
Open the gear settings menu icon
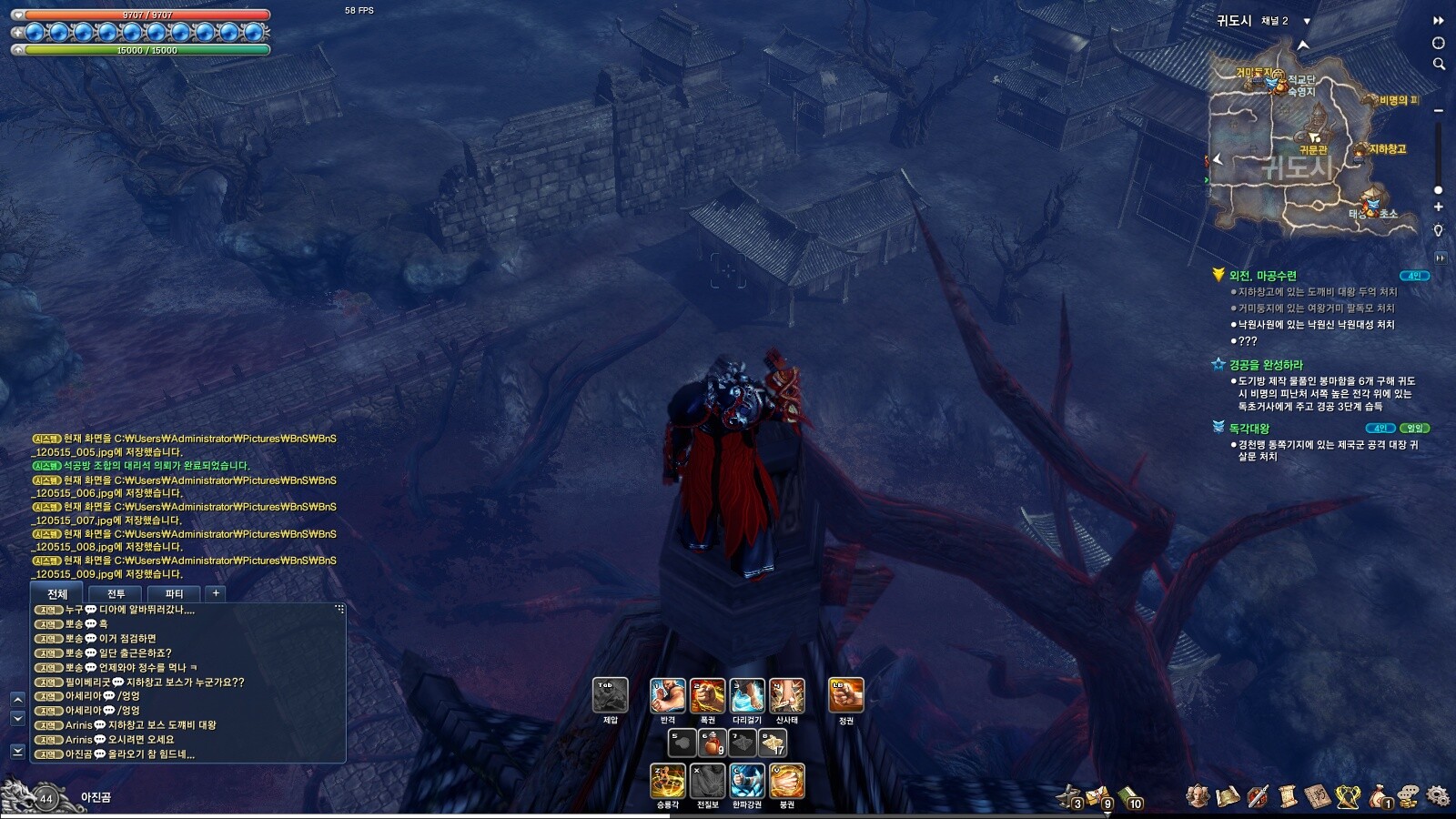(1438, 796)
